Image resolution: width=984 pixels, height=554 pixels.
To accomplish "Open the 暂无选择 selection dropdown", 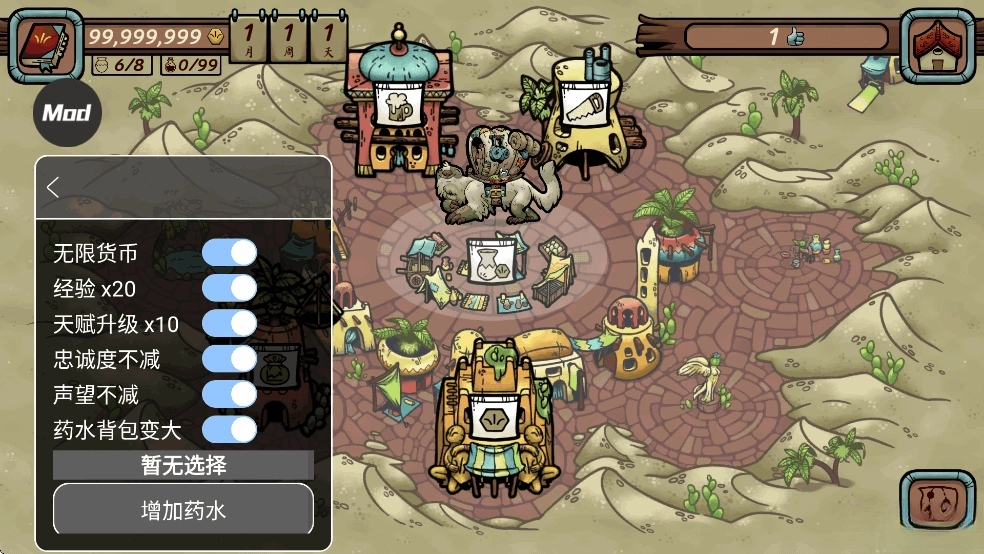I will click(x=183, y=465).
